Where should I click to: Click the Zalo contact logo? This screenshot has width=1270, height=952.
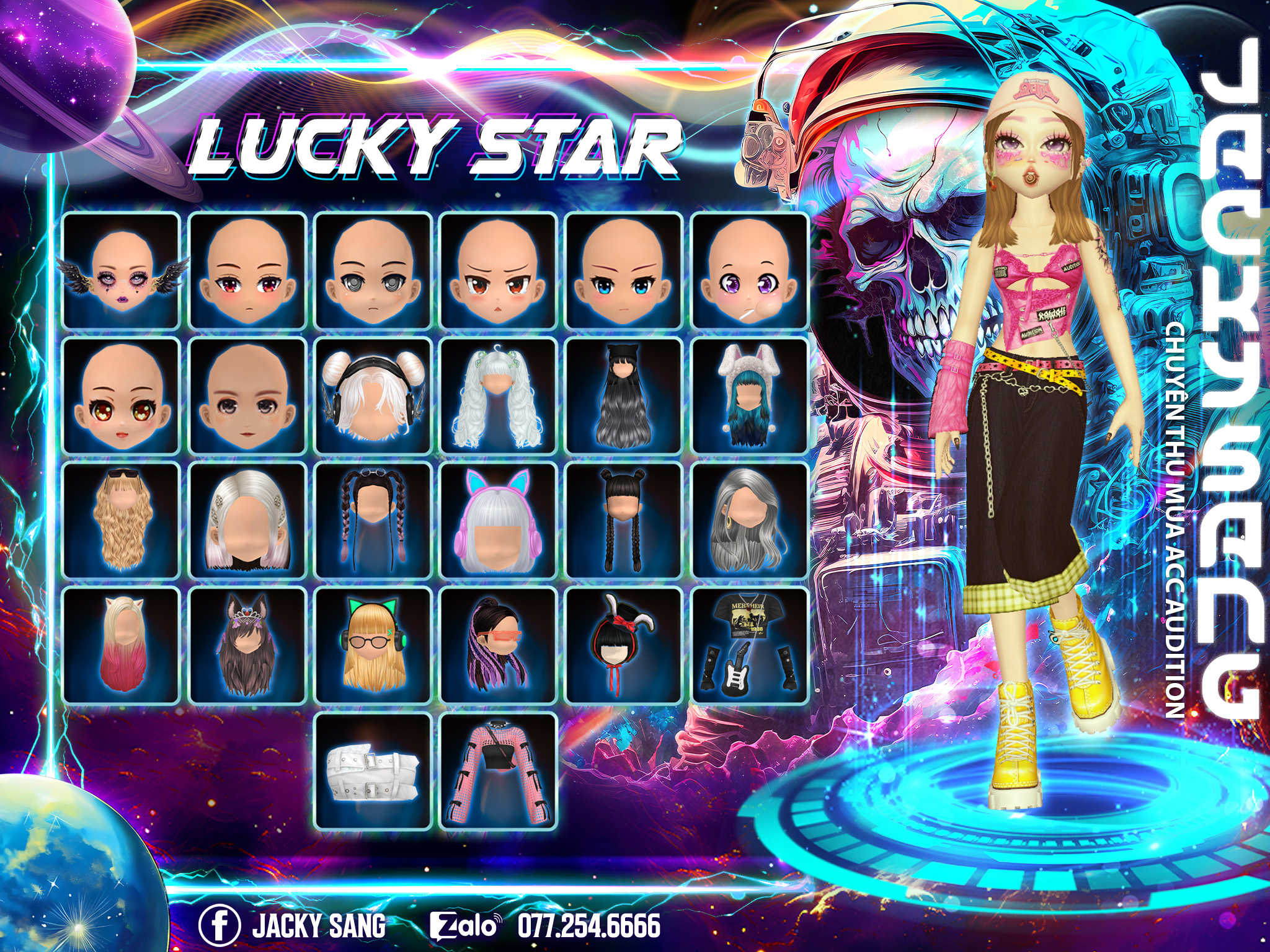click(x=465, y=926)
